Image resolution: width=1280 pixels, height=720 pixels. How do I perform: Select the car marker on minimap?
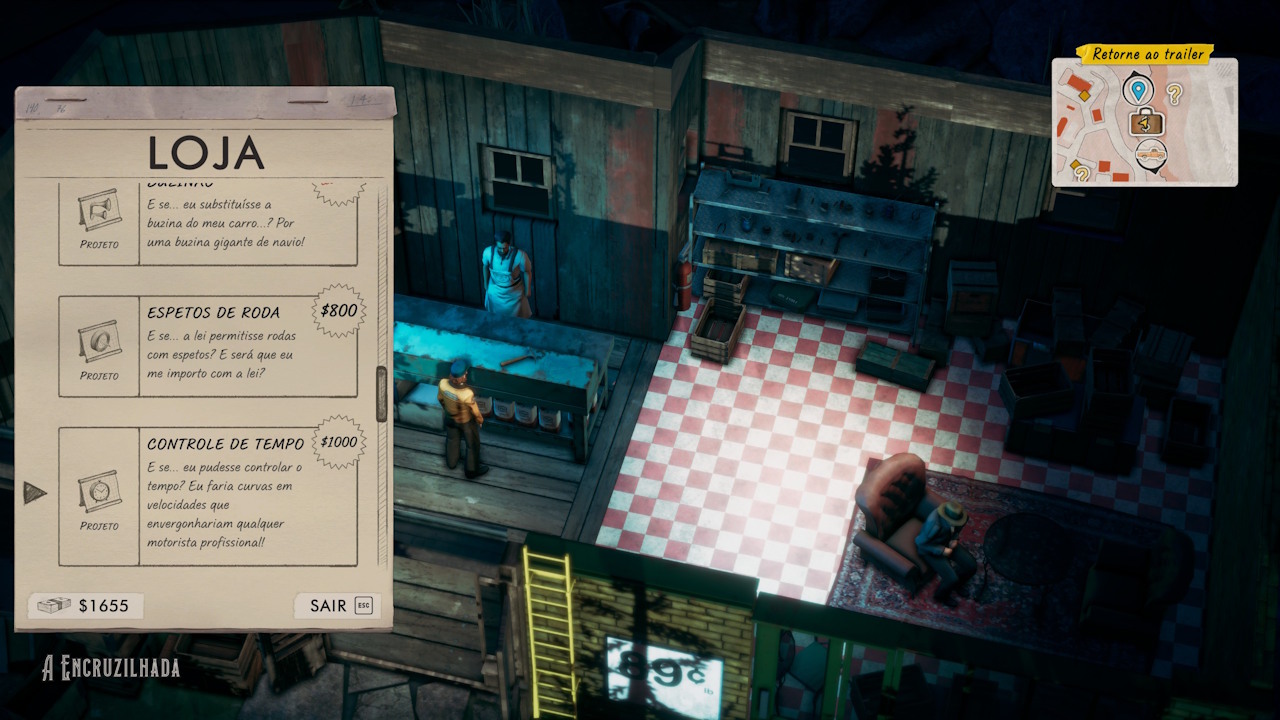(1151, 155)
